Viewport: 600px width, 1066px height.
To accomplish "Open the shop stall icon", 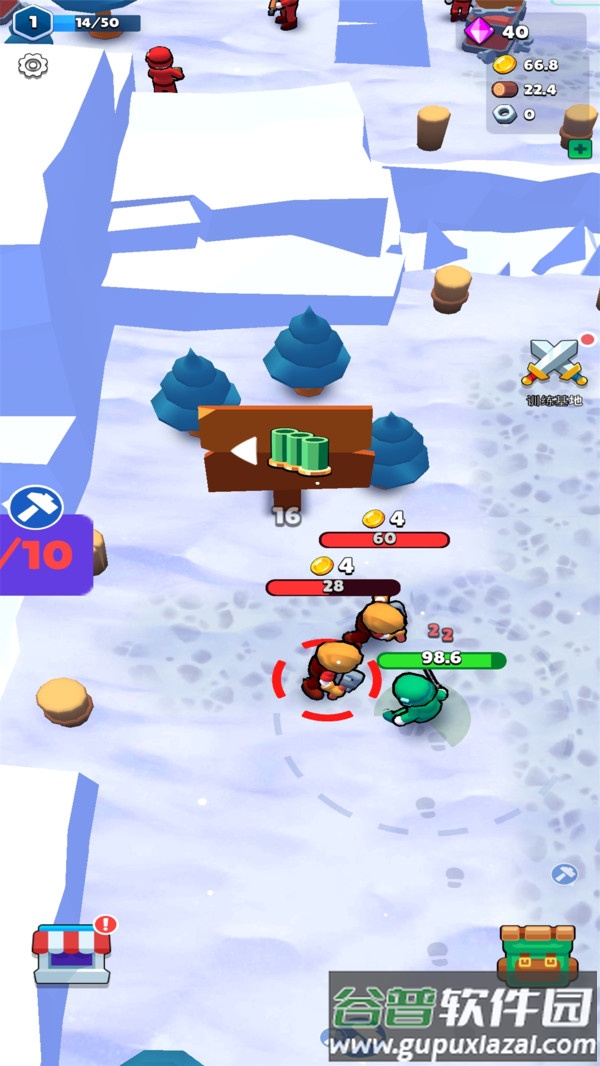I will point(70,953).
